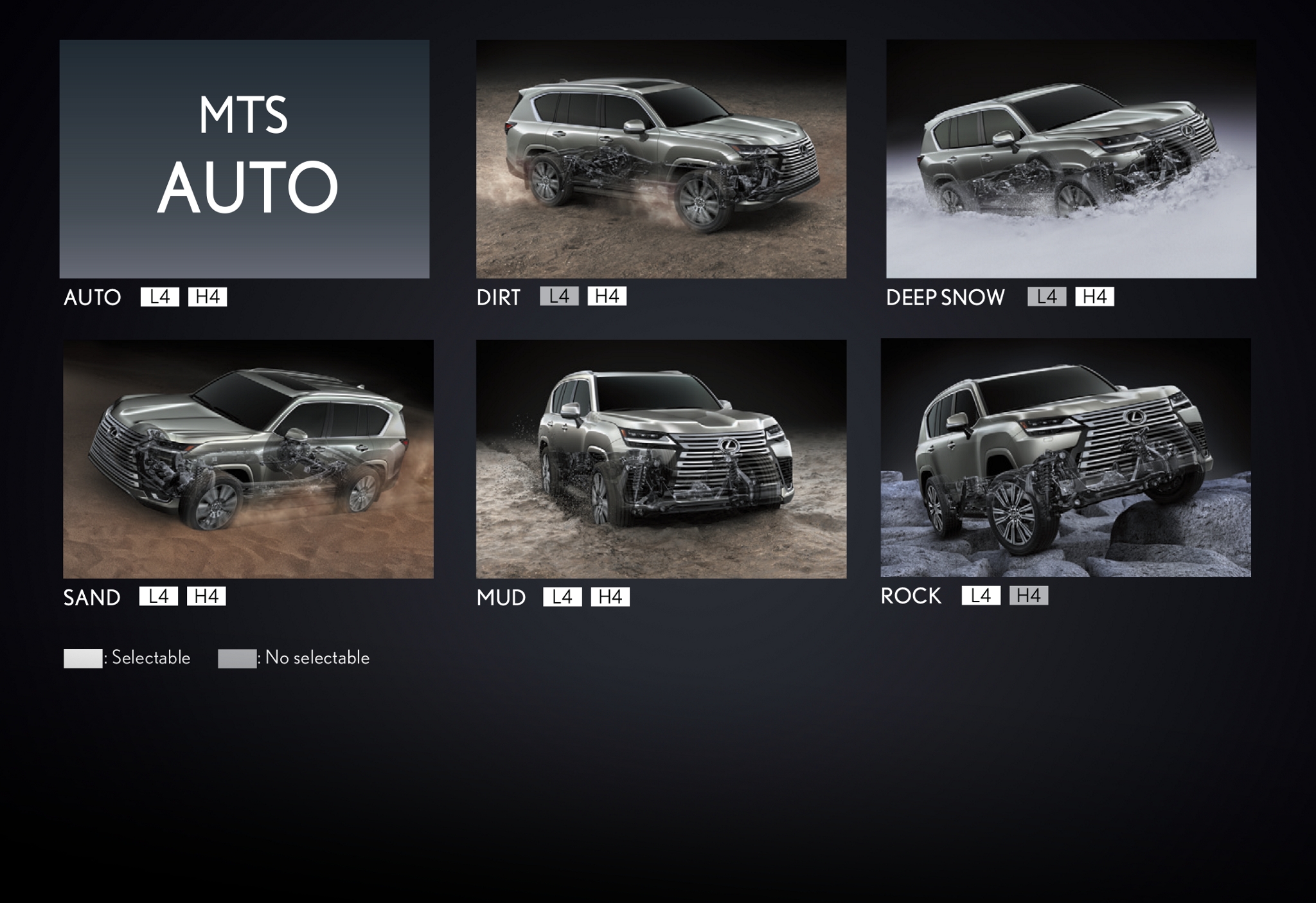Pick the DEEP SNOW mode thumbnail

pyautogui.click(x=1071, y=159)
